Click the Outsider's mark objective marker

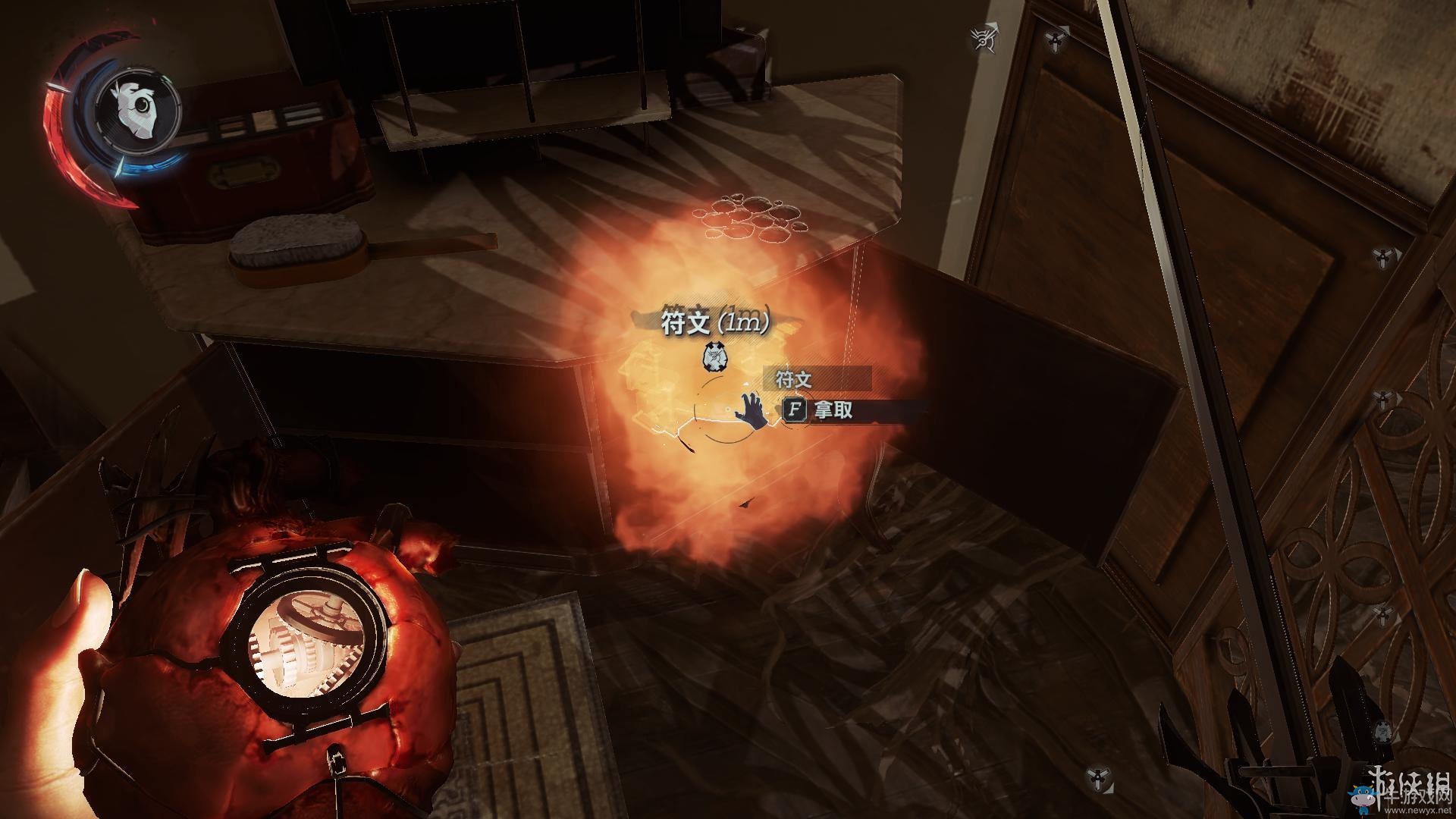click(985, 38)
